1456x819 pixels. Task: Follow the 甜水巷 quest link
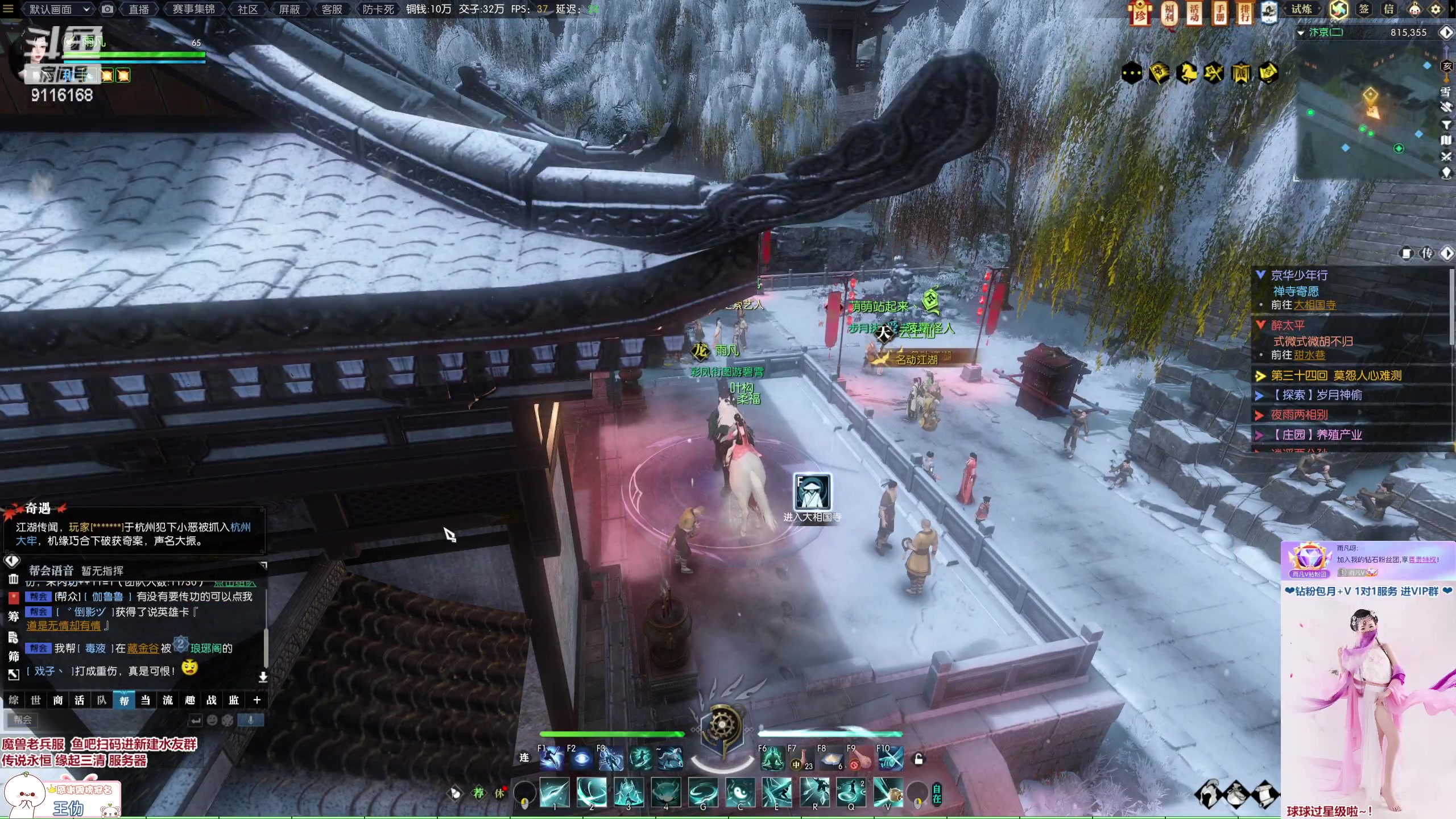1309,355
